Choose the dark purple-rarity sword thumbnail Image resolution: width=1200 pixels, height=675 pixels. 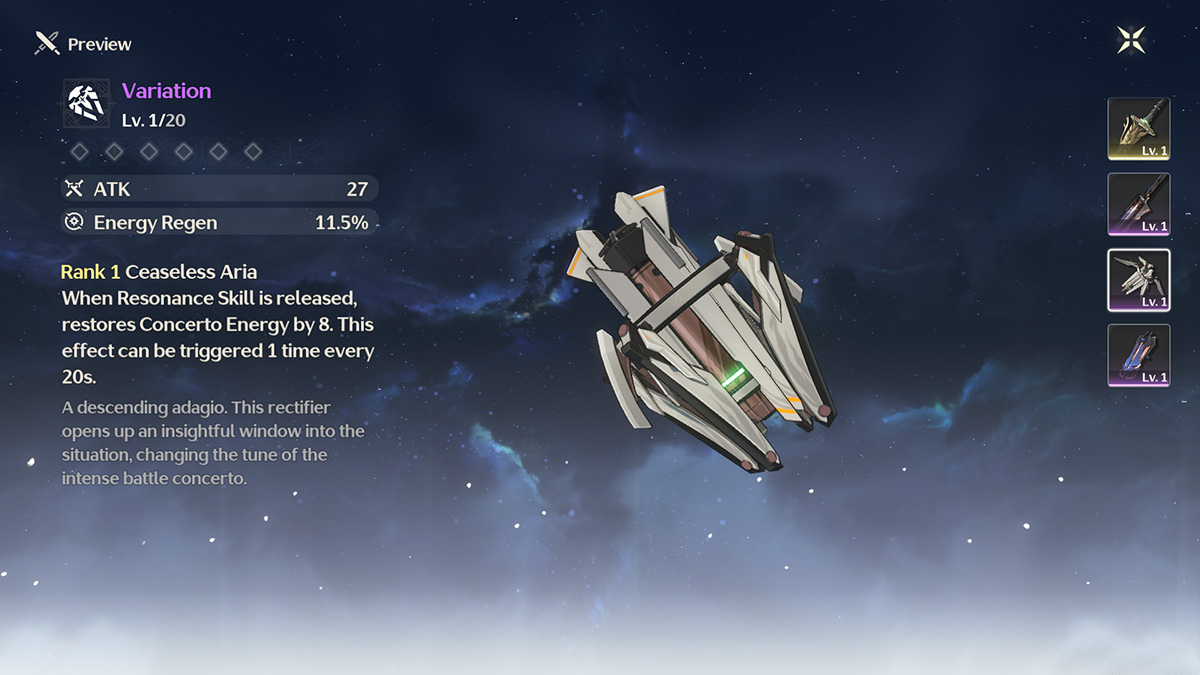(1138, 204)
